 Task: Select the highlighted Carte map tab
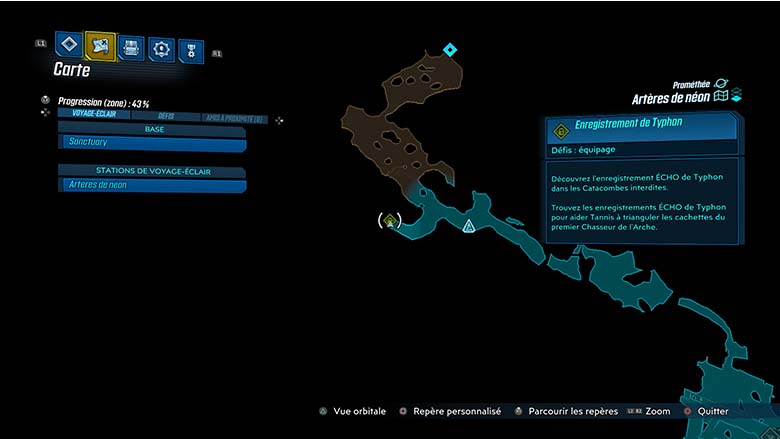point(100,45)
